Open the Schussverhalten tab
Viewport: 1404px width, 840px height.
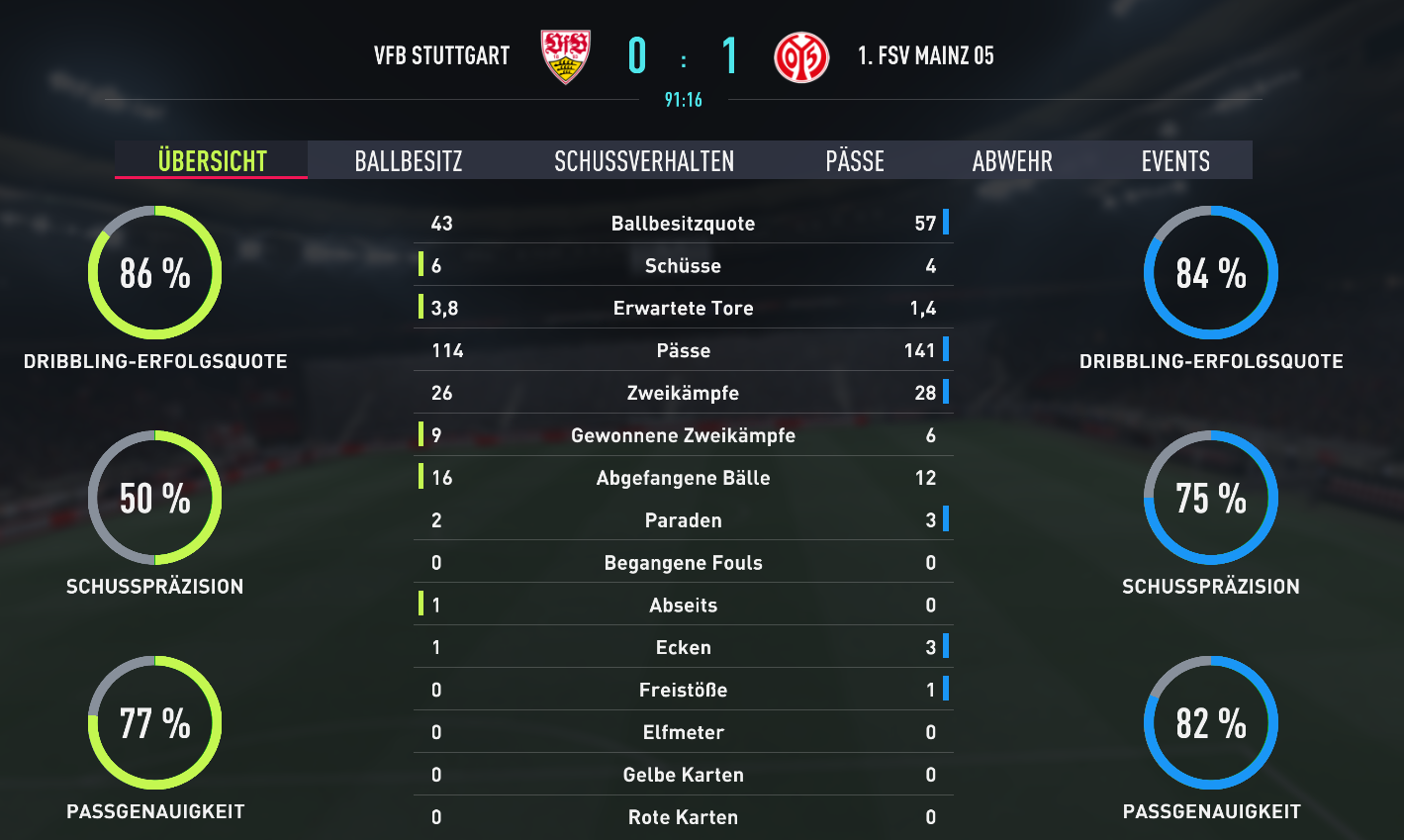point(644,161)
